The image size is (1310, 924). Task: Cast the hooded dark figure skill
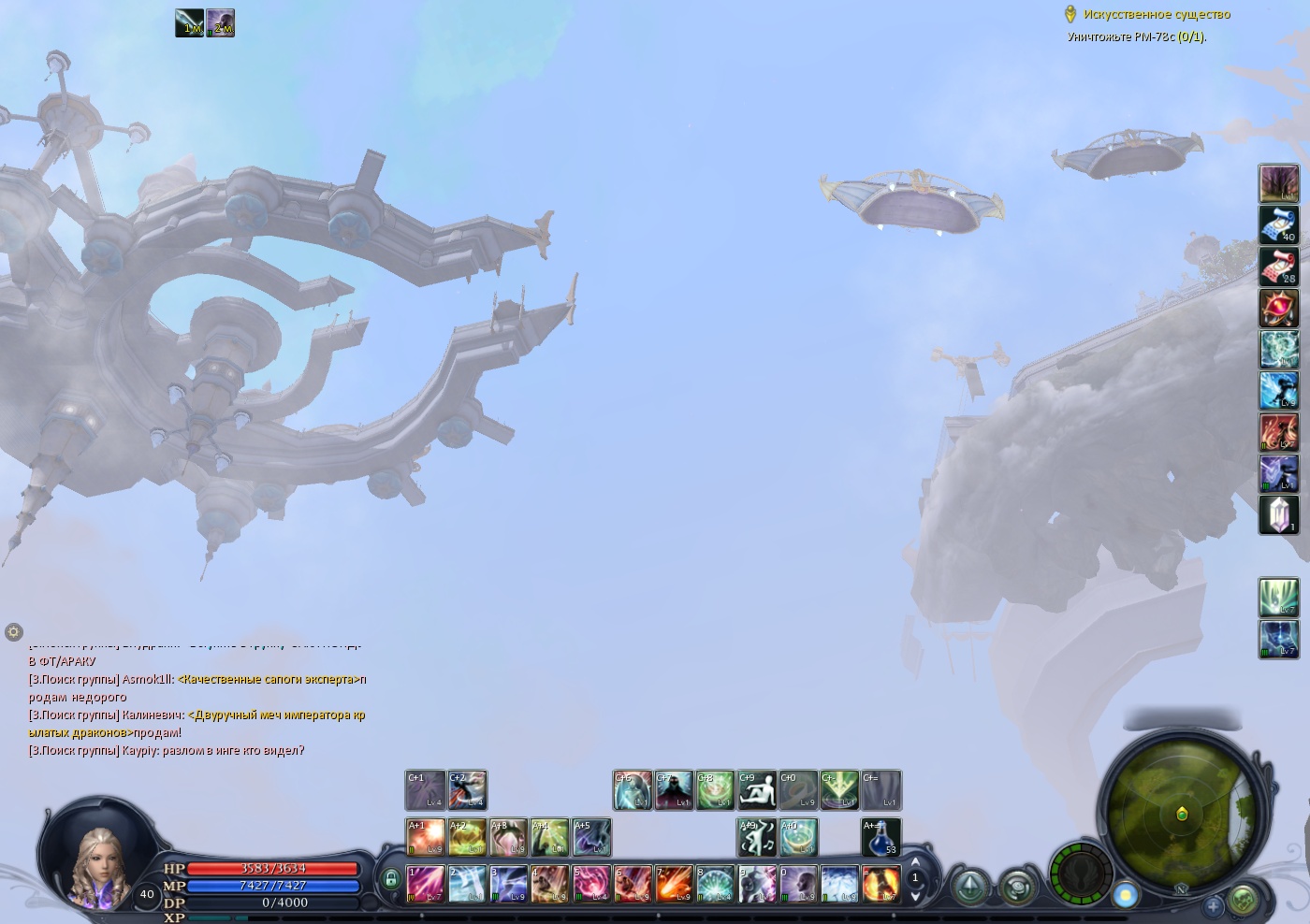click(x=674, y=790)
